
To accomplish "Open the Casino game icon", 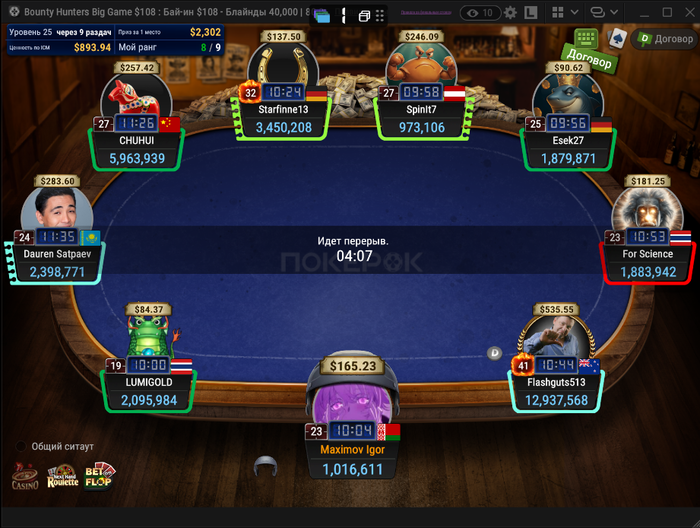I will click(26, 476).
